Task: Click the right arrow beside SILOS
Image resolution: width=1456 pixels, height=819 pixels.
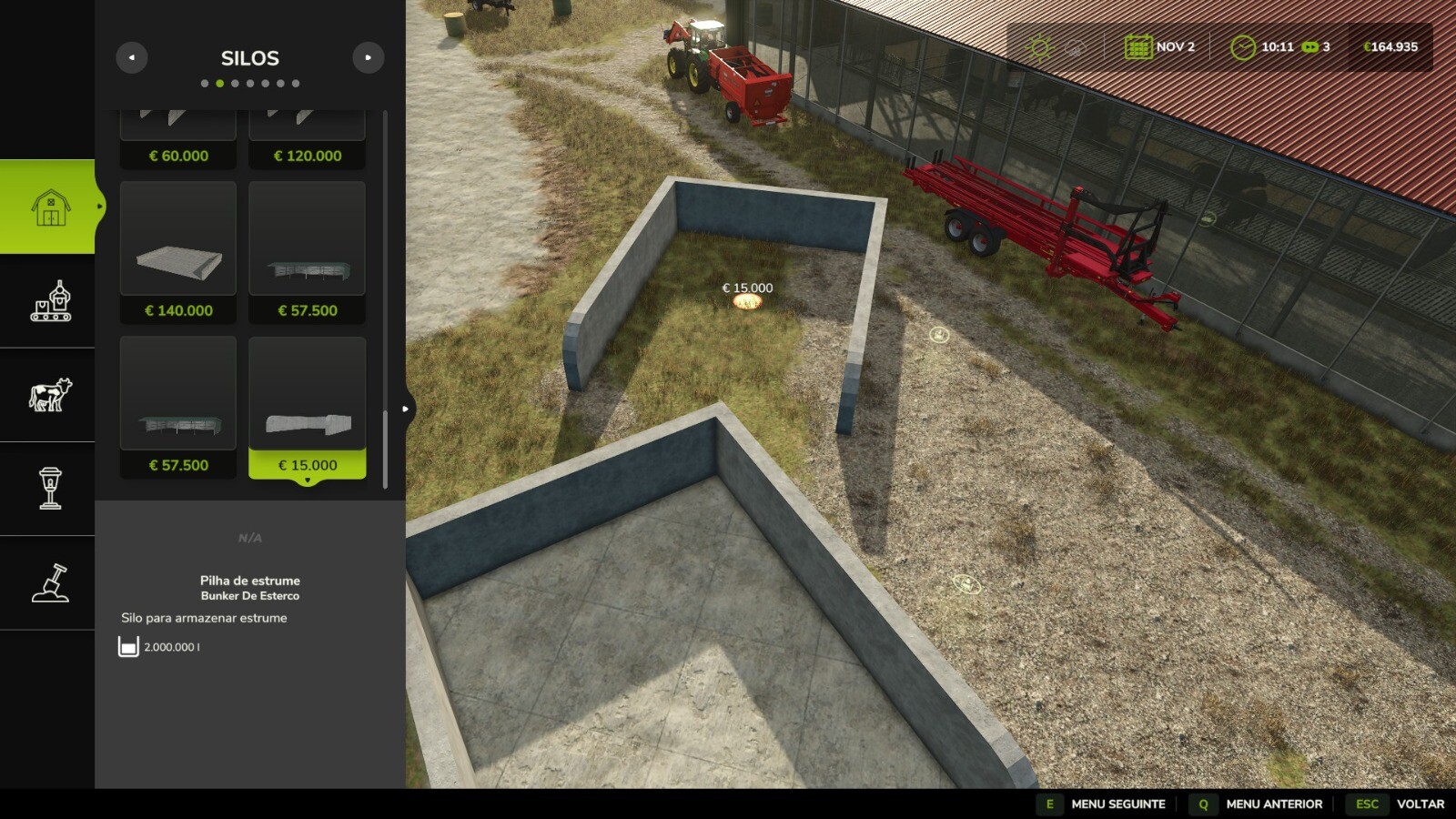Action: click(368, 56)
